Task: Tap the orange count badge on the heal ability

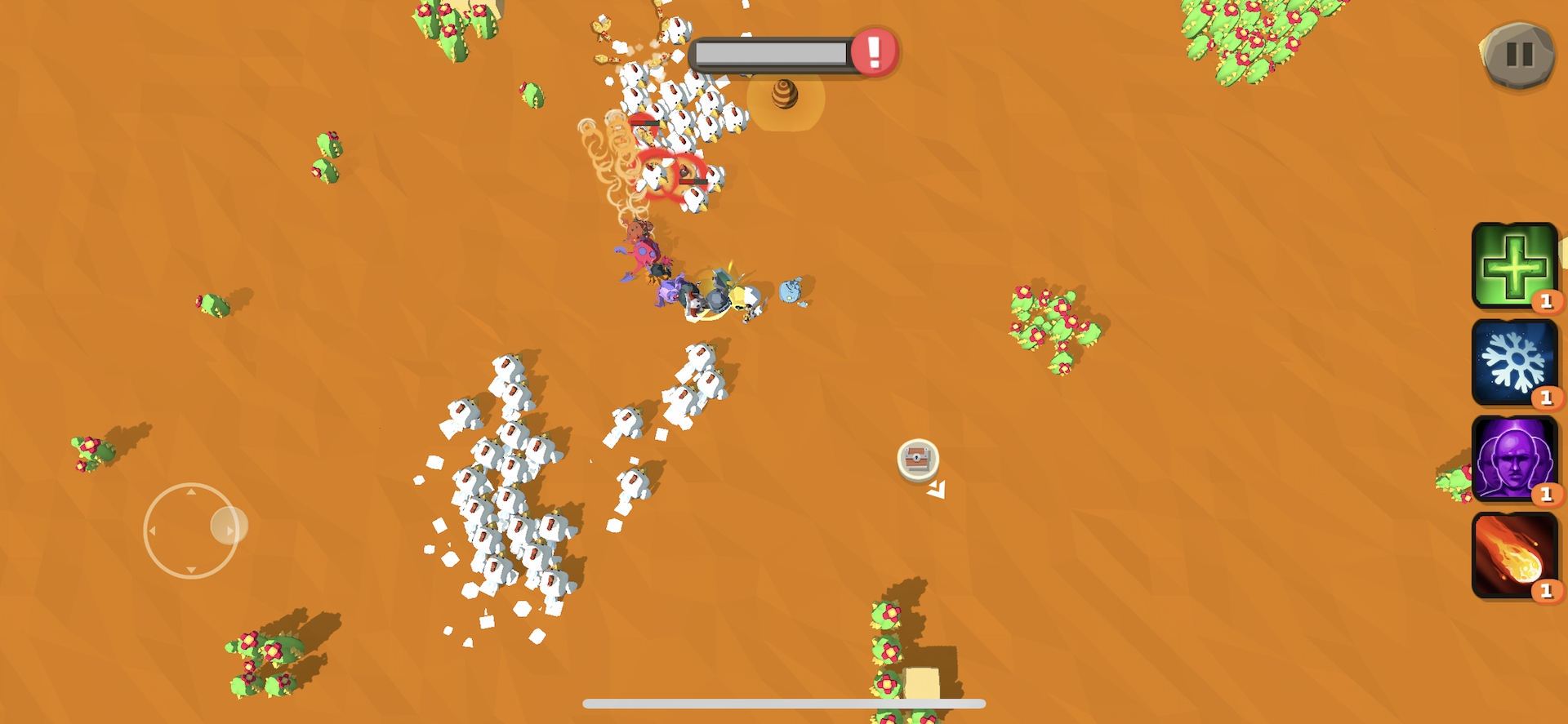Action: (x=1547, y=301)
